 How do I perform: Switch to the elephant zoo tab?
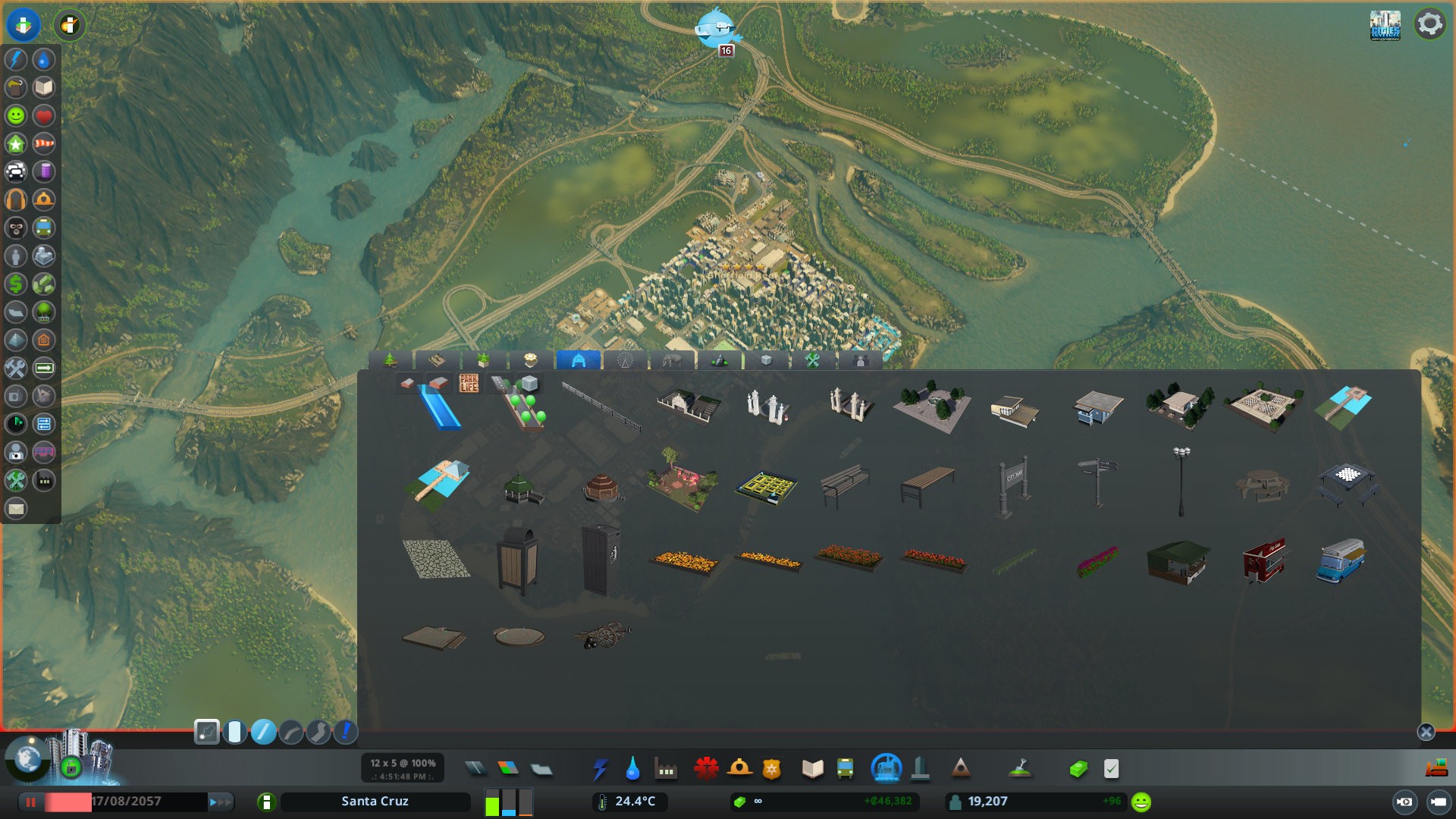pos(672,360)
